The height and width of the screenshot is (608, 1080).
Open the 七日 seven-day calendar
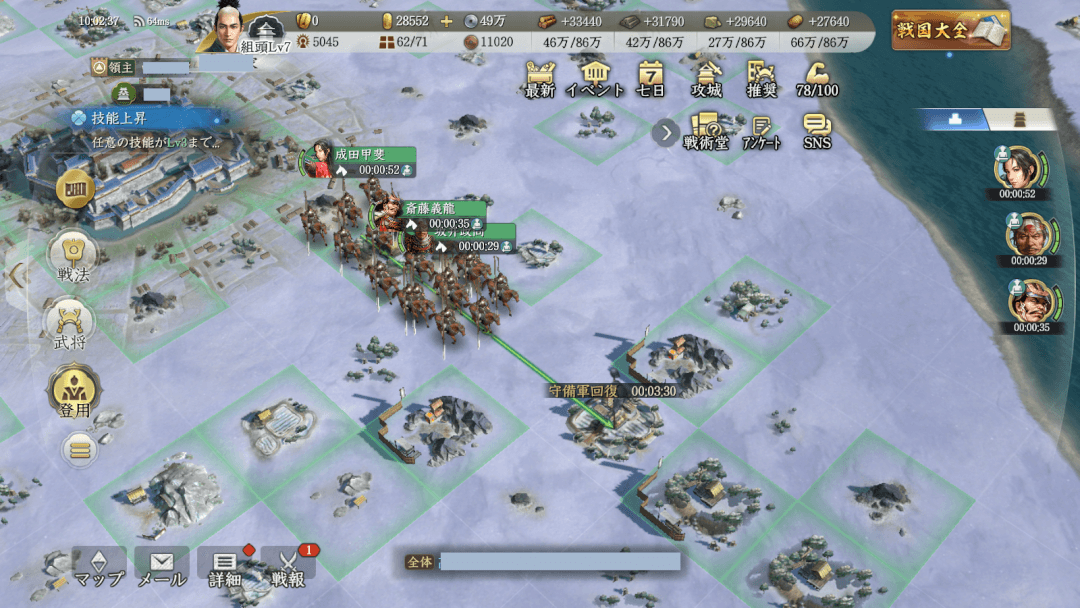651,78
